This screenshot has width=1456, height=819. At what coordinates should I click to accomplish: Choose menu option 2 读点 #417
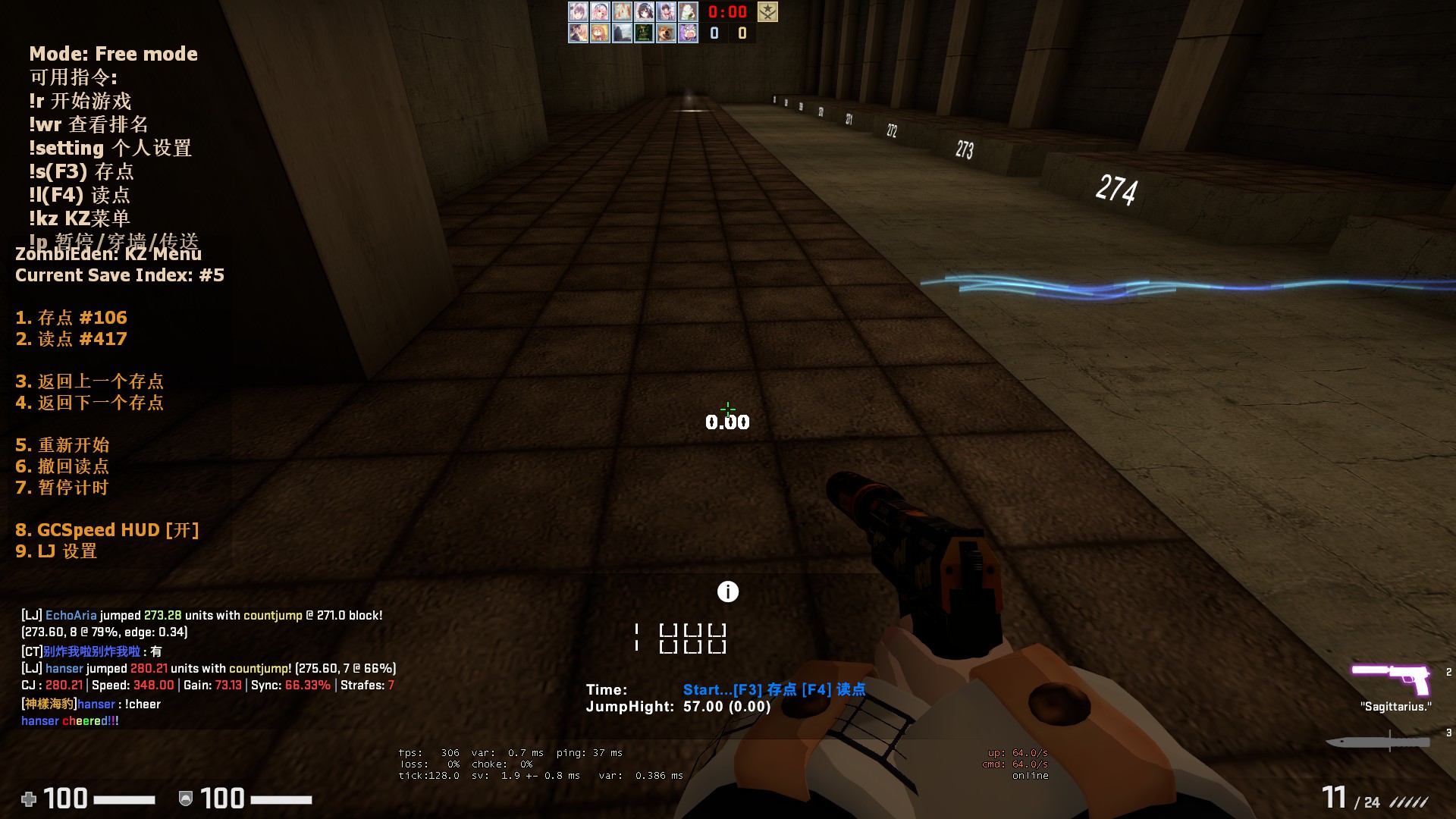click(71, 339)
